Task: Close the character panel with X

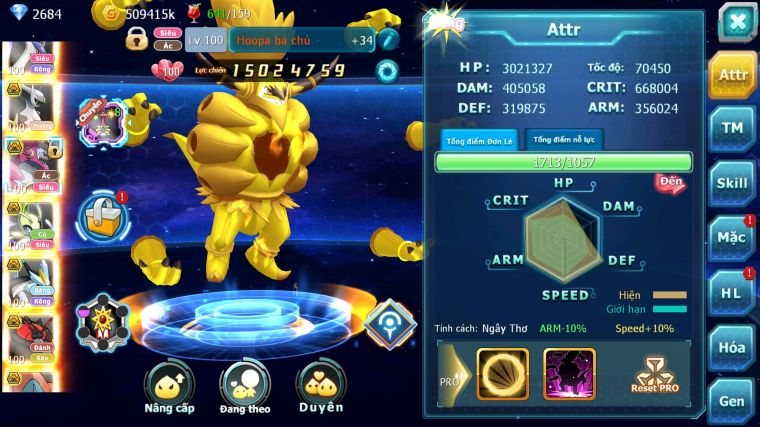Action: tap(737, 23)
